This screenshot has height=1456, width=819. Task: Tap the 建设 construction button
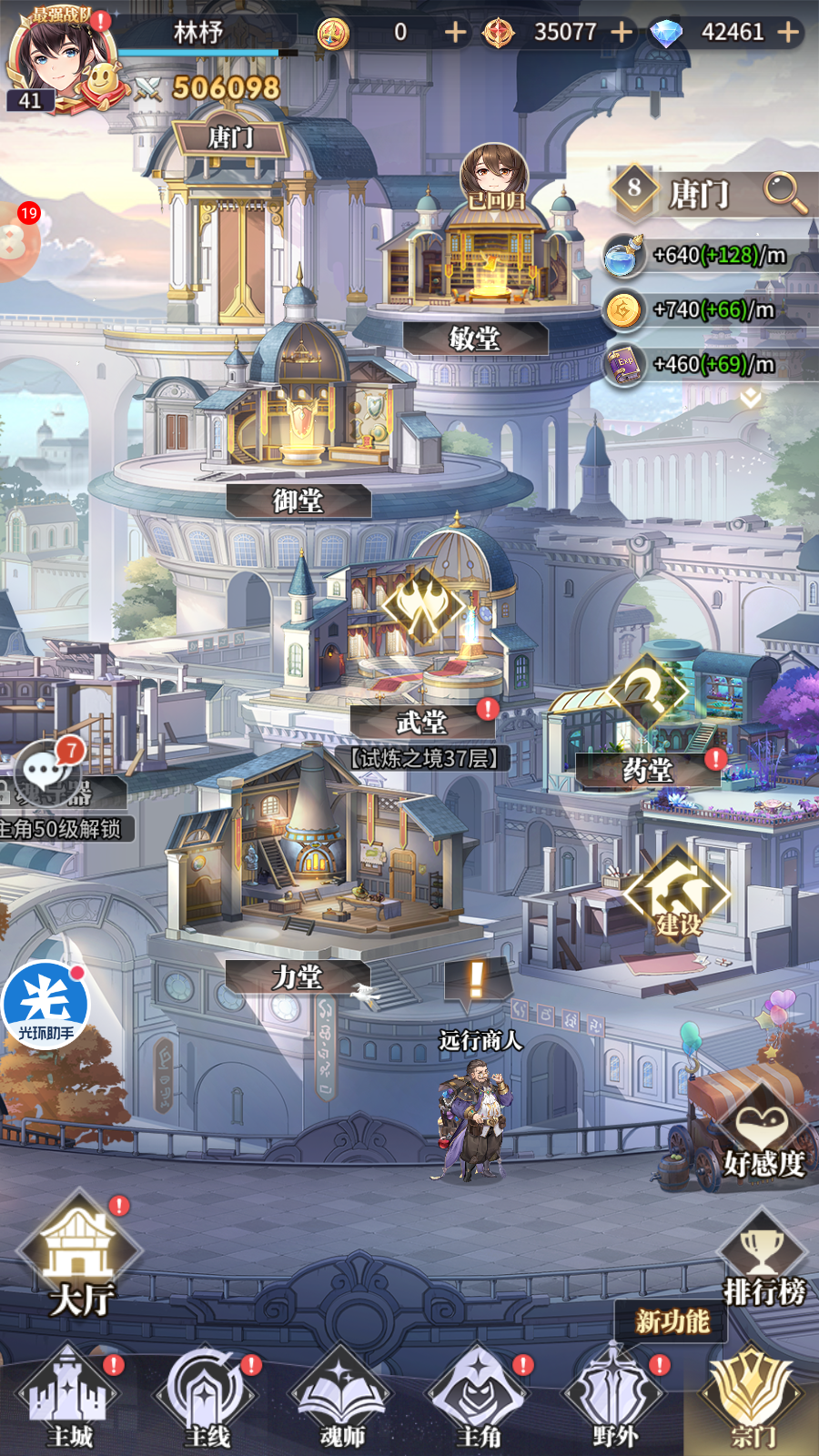678,896
